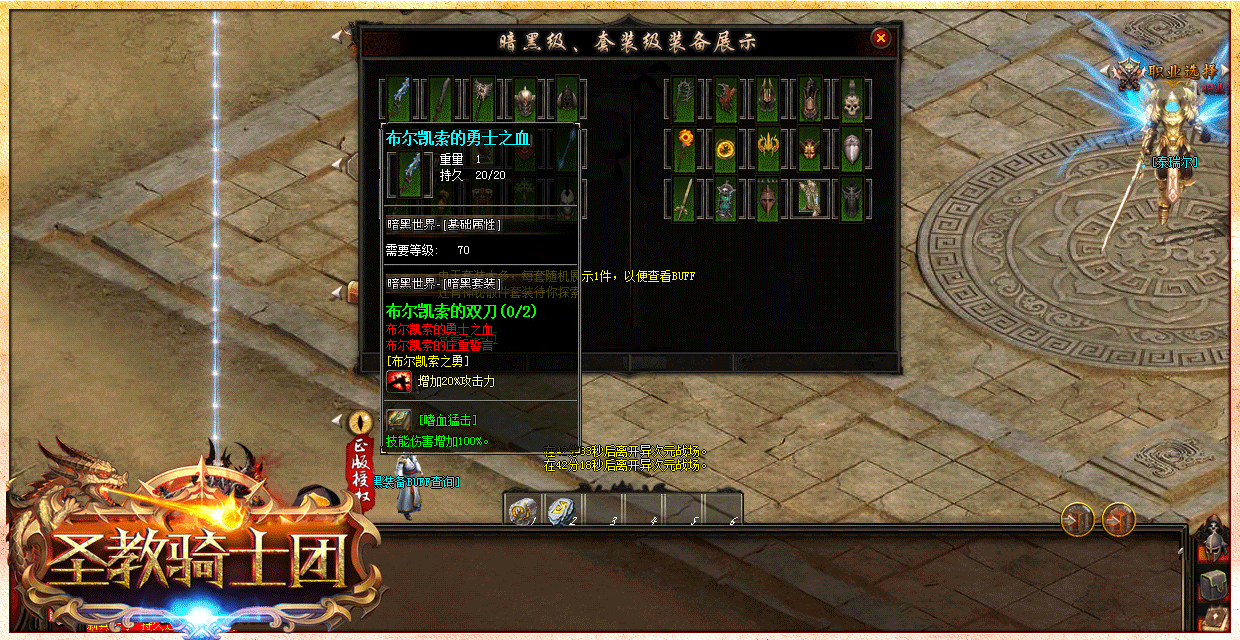Choose the silver shield equipment slot

pyautogui.click(x=851, y=150)
